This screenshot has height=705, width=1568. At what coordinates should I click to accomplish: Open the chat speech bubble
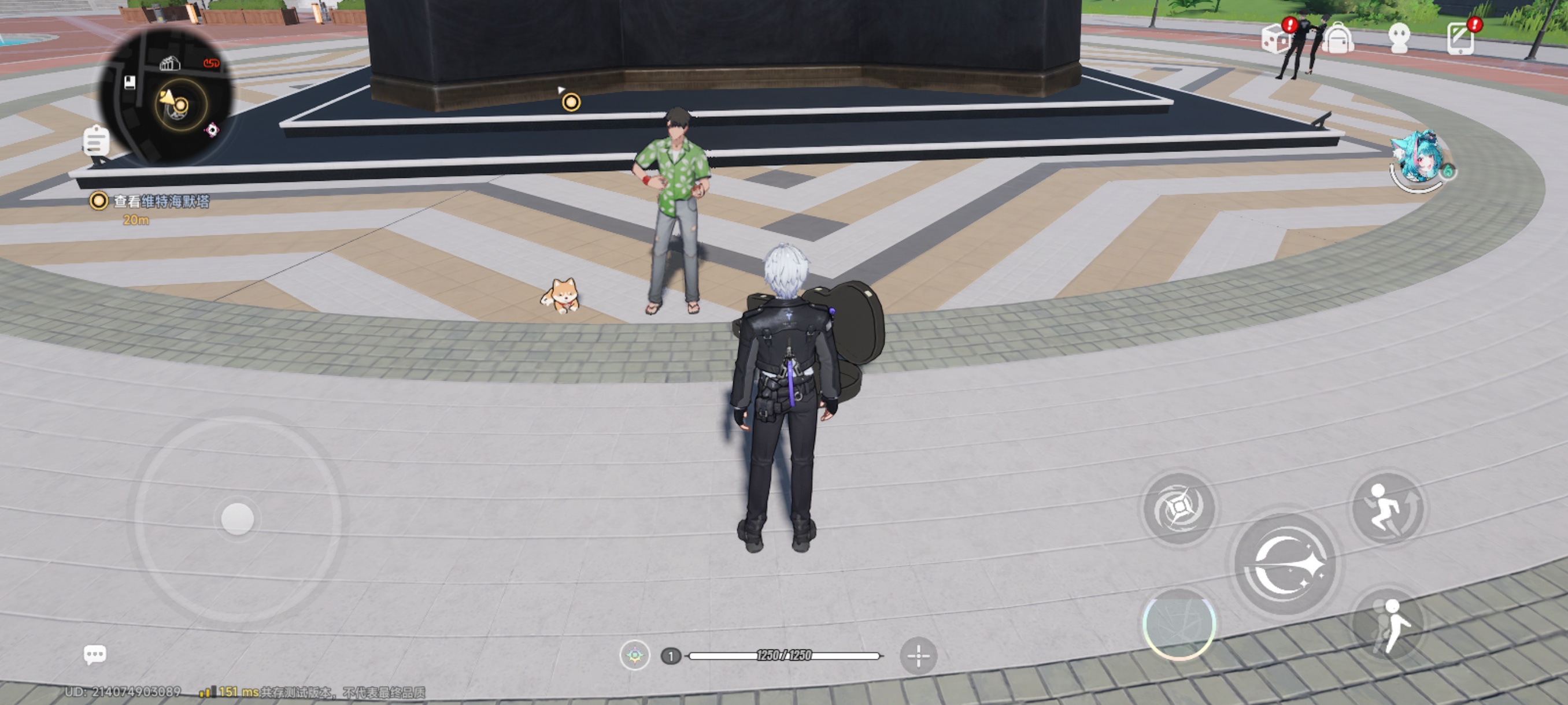tap(94, 655)
